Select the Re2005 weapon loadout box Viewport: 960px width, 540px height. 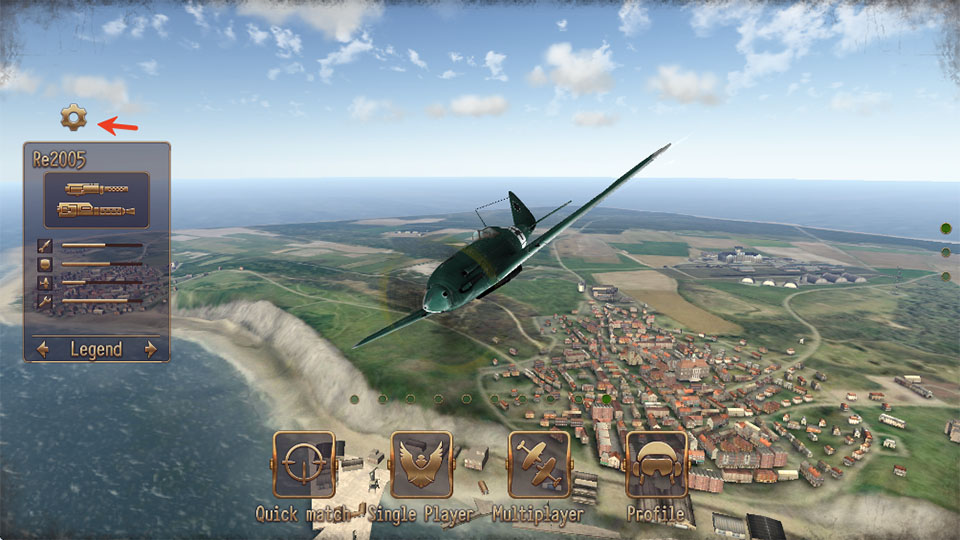[x=96, y=199]
